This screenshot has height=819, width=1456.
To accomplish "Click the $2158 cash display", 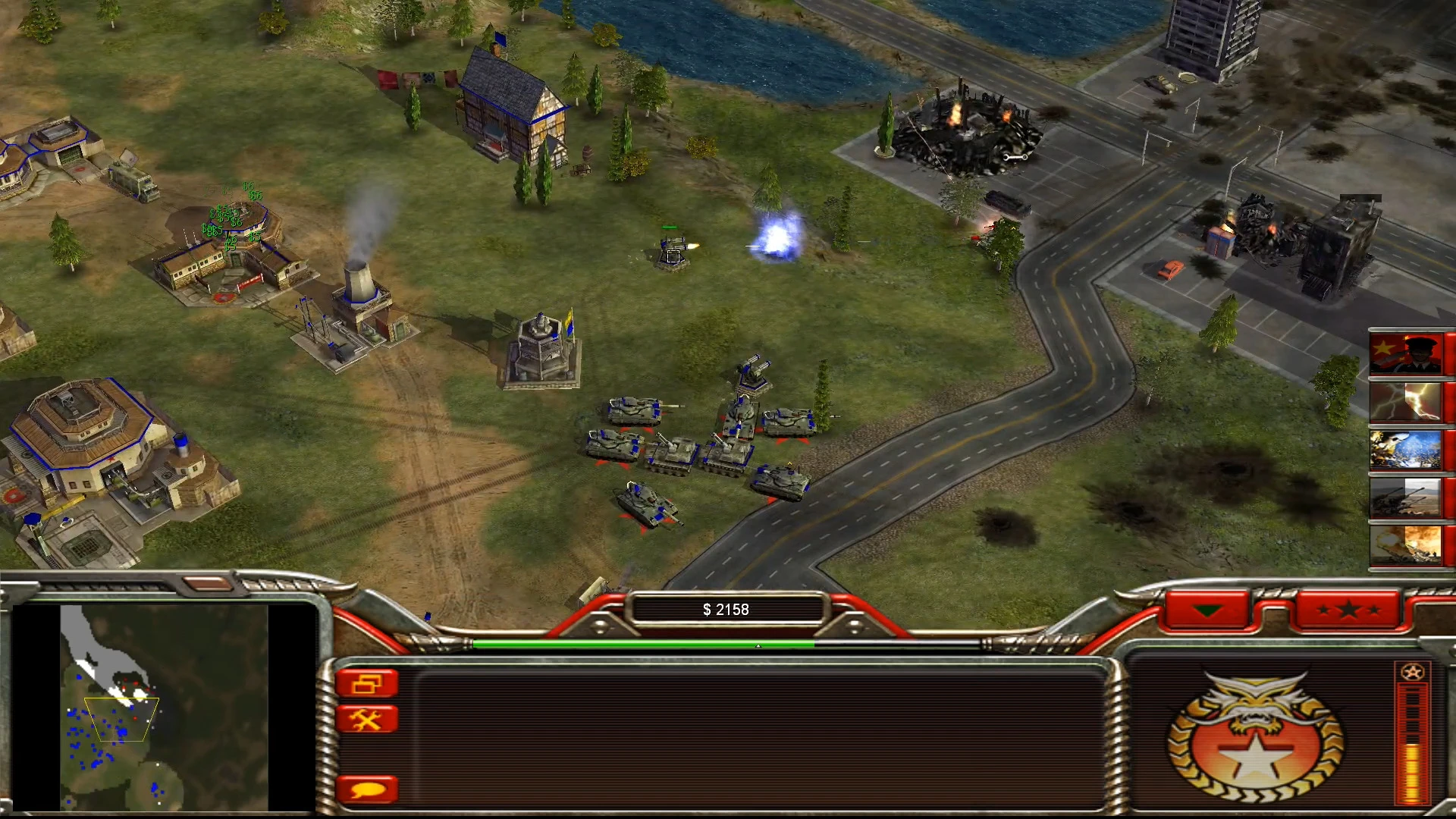I will coord(725,608).
